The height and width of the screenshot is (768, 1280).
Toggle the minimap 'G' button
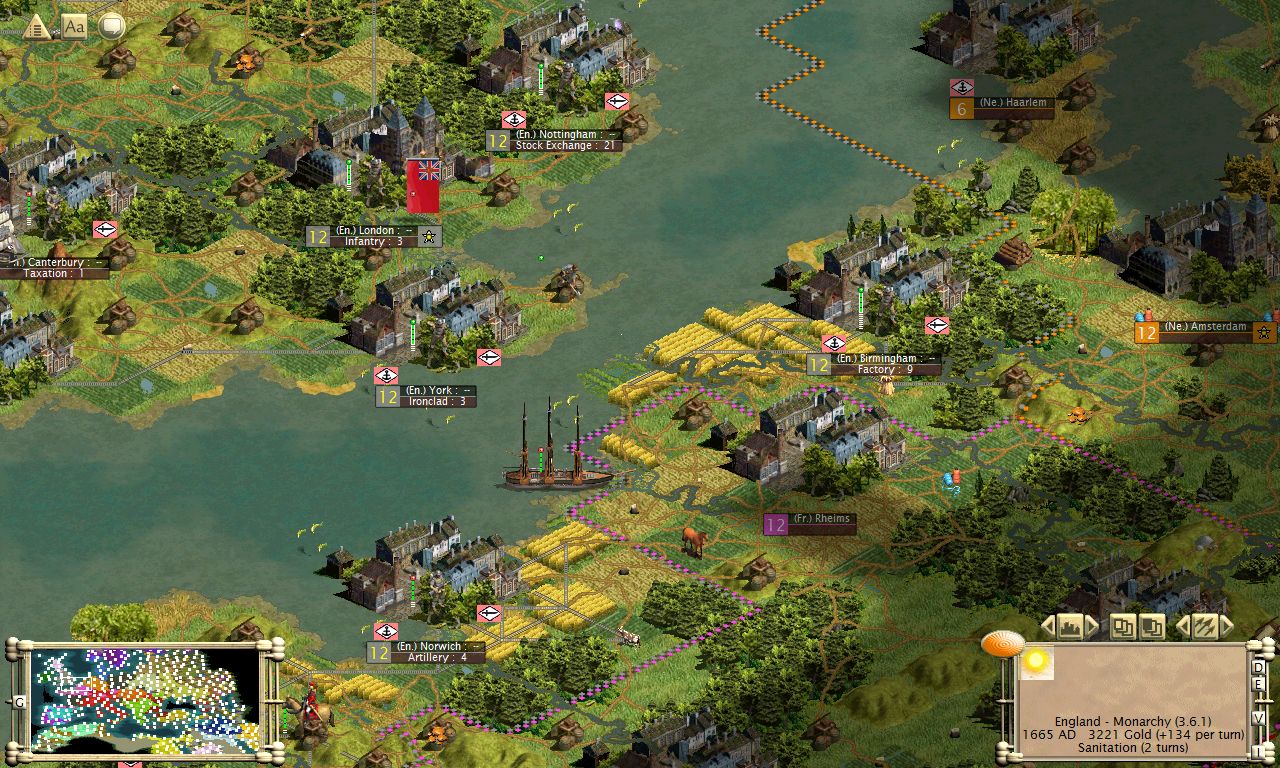point(19,702)
